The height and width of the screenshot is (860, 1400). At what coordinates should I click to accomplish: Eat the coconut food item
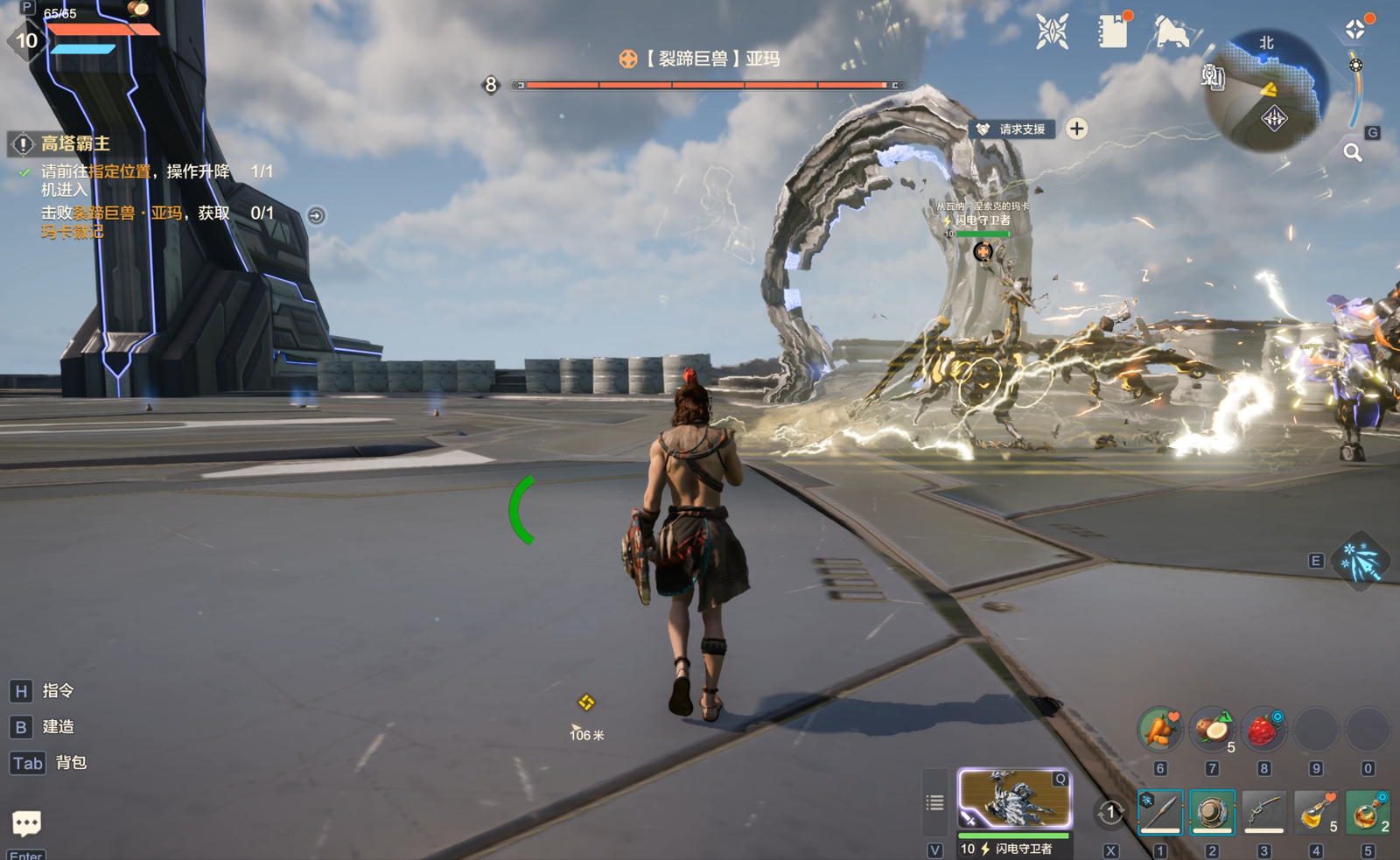pyautogui.click(x=1212, y=729)
